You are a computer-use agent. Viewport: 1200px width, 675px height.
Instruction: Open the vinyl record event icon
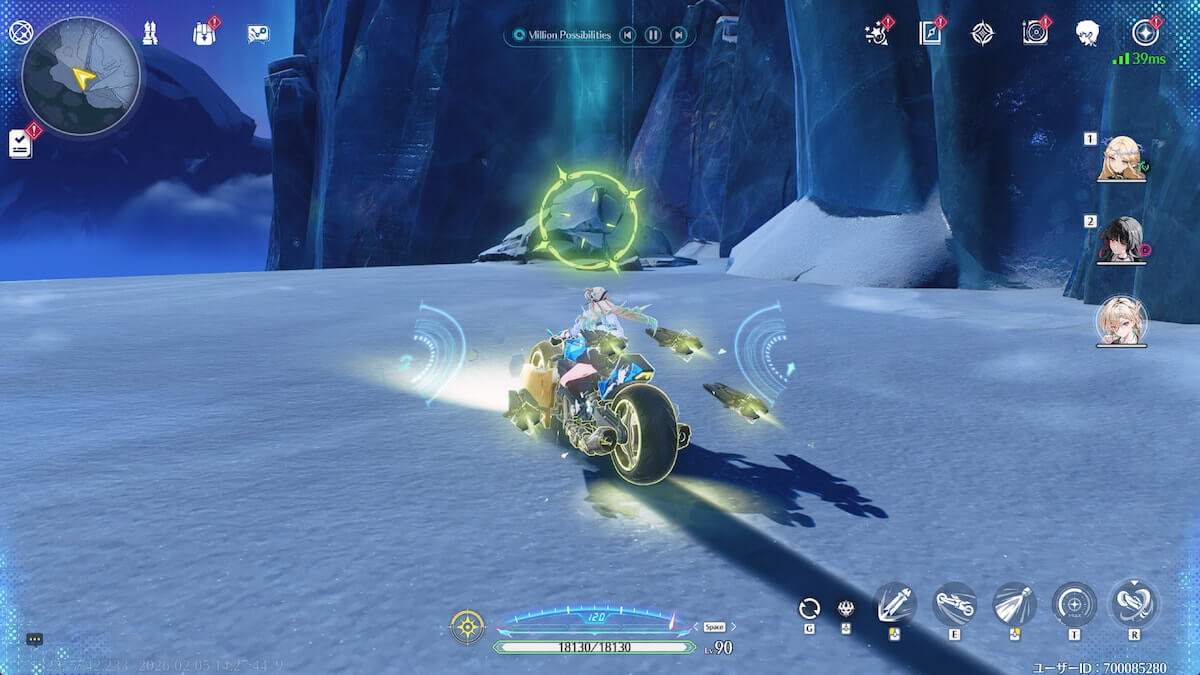pyautogui.click(x=1035, y=34)
